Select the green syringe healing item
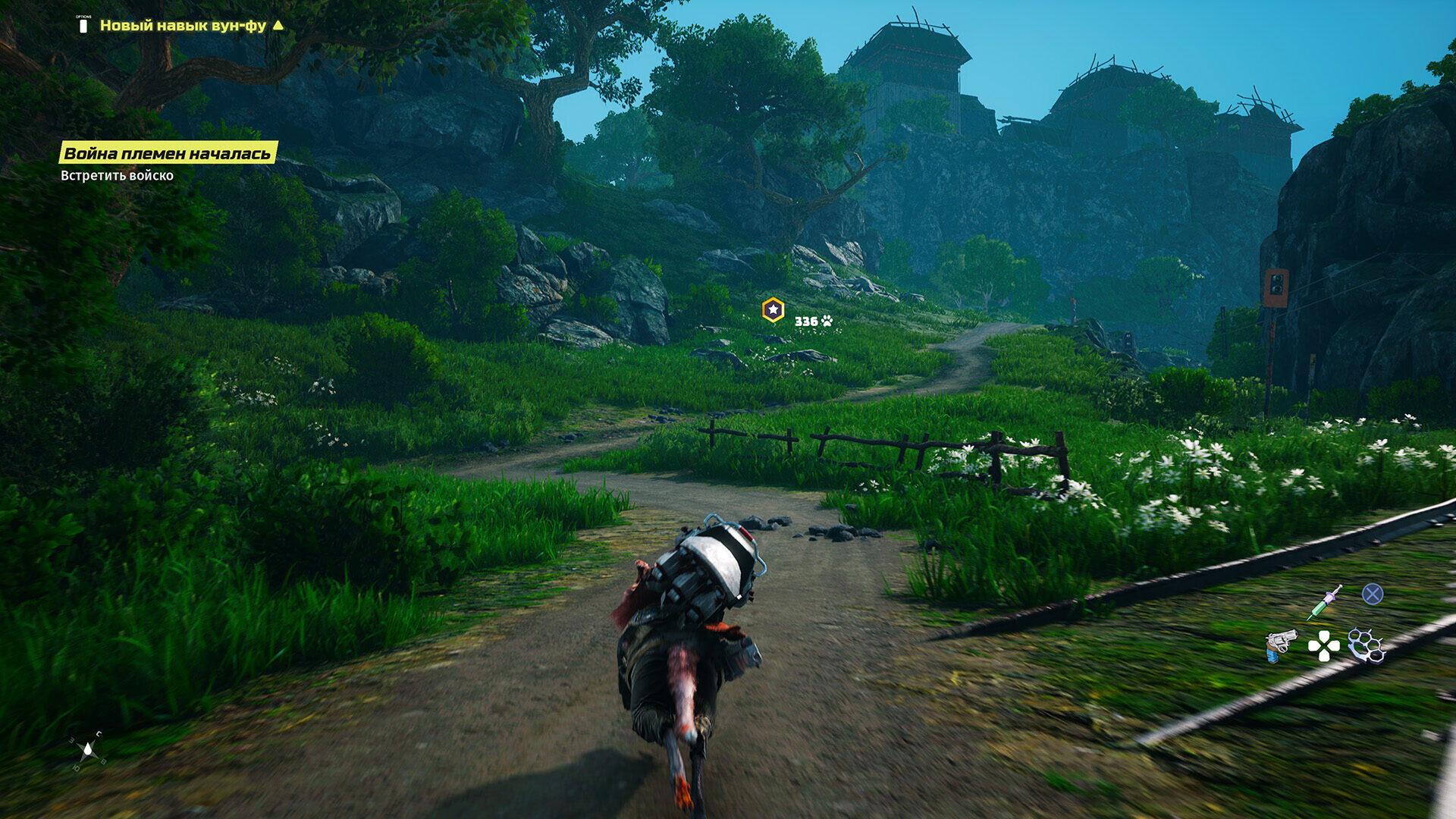 [x=1324, y=603]
